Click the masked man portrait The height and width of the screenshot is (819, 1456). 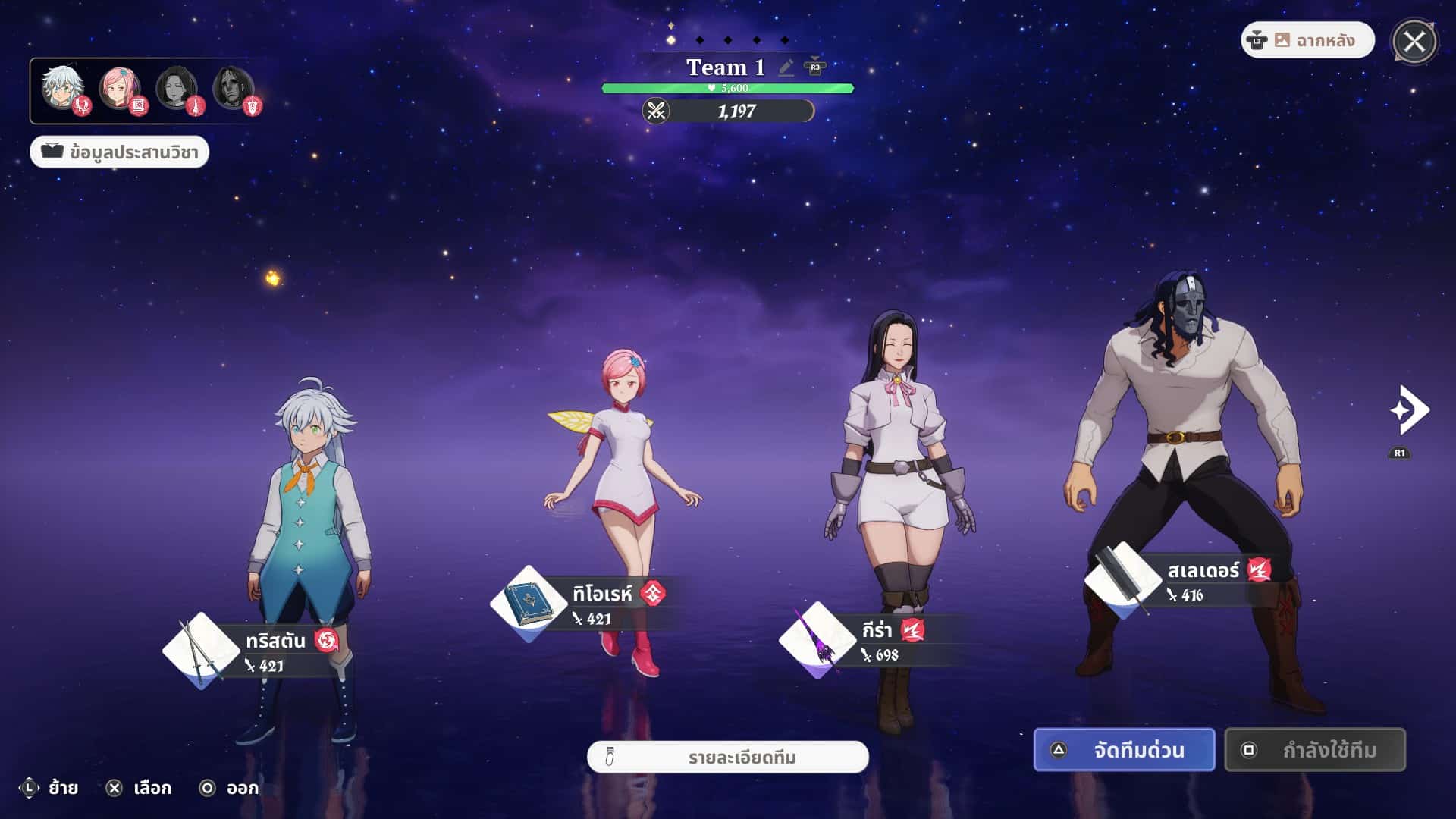pos(233,89)
